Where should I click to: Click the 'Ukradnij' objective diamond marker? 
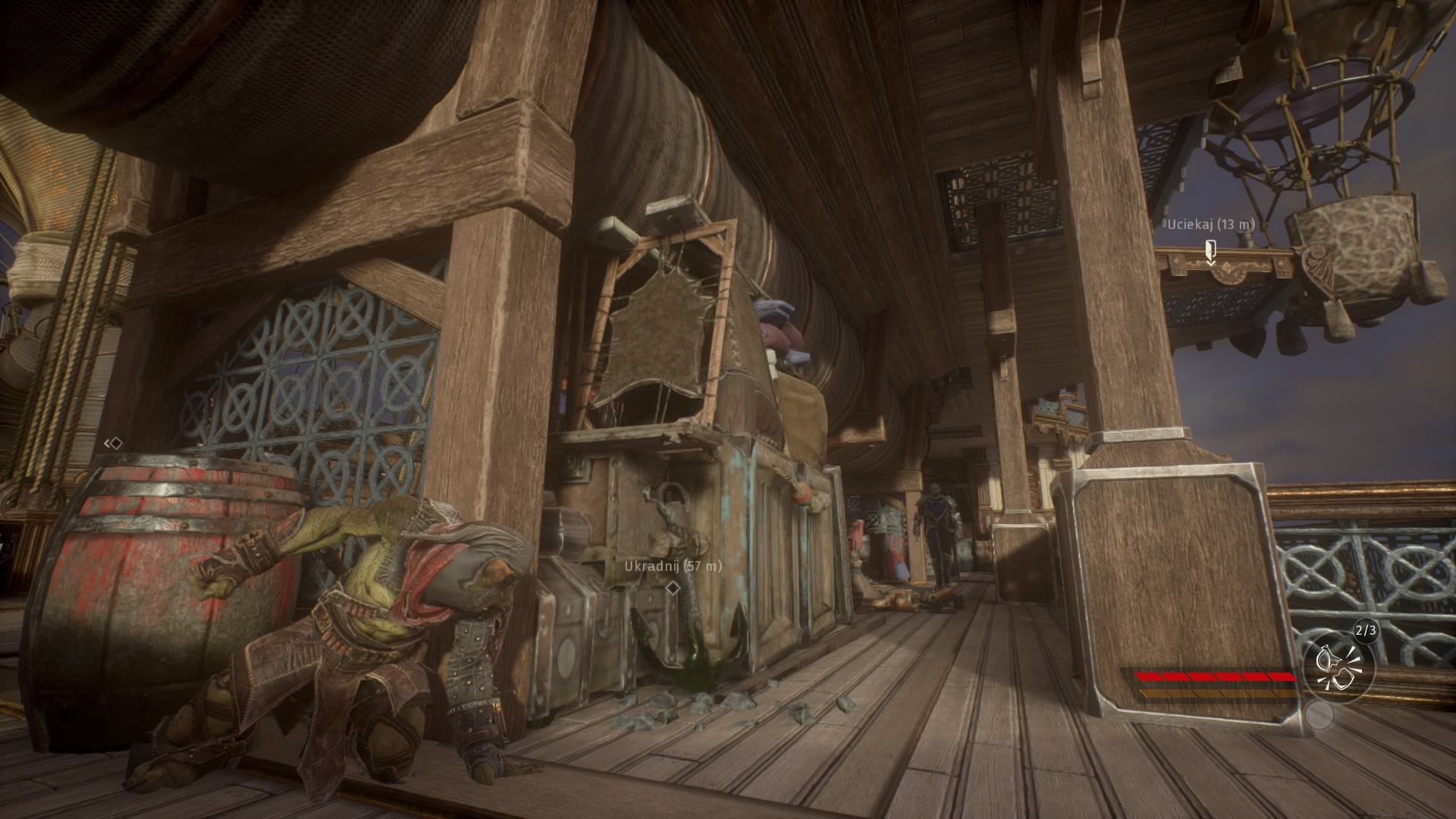[x=672, y=588]
